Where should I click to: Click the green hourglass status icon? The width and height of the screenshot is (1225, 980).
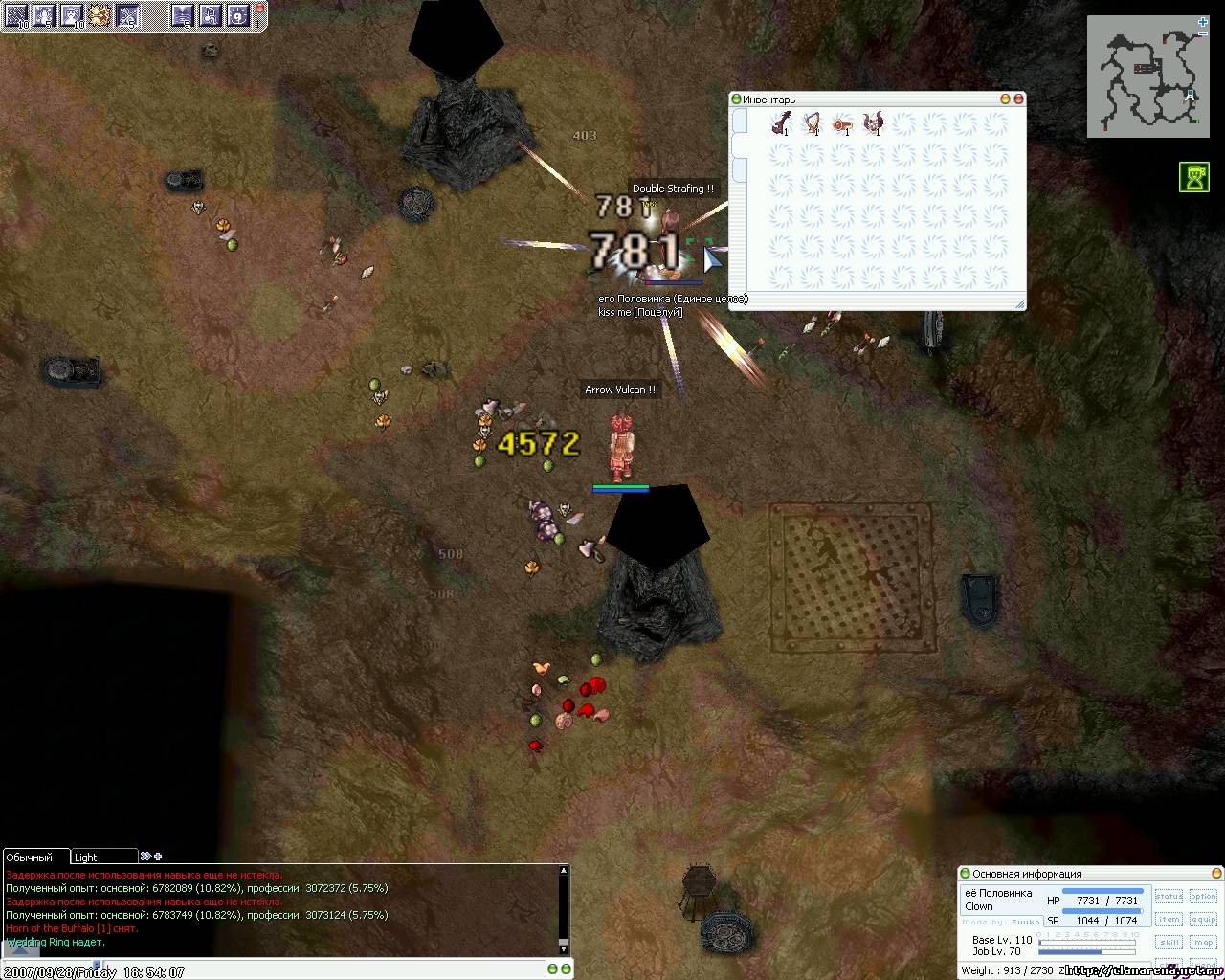[1193, 178]
